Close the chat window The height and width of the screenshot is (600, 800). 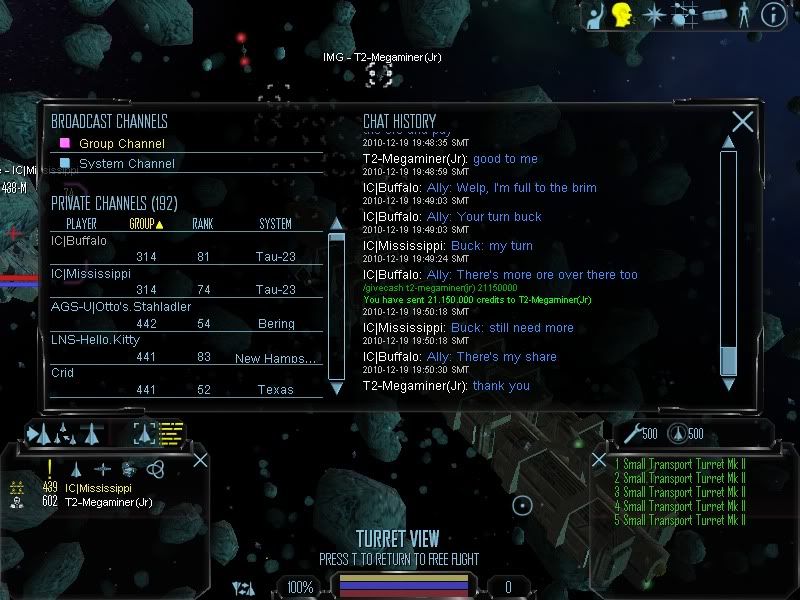pyautogui.click(x=742, y=122)
